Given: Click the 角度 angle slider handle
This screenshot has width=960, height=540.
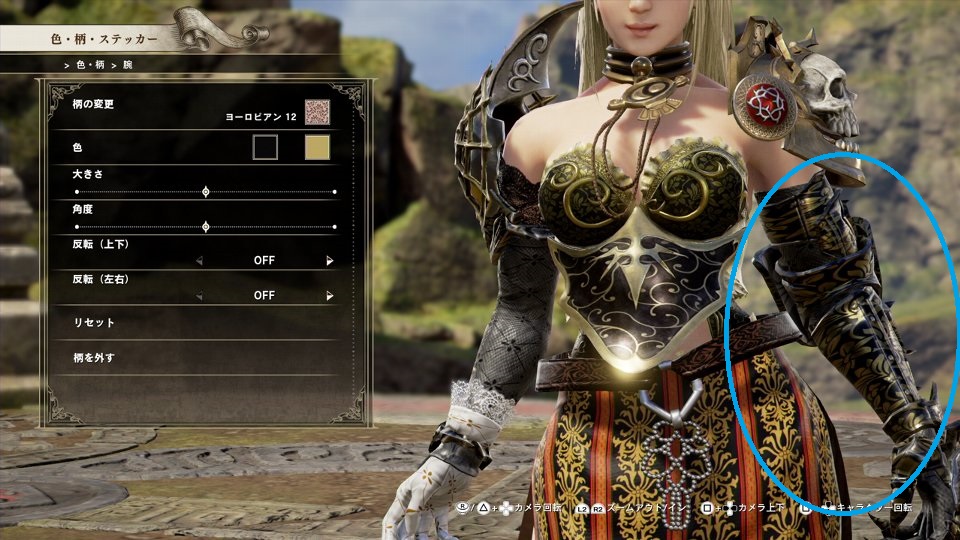Looking at the screenshot, I should [x=206, y=227].
